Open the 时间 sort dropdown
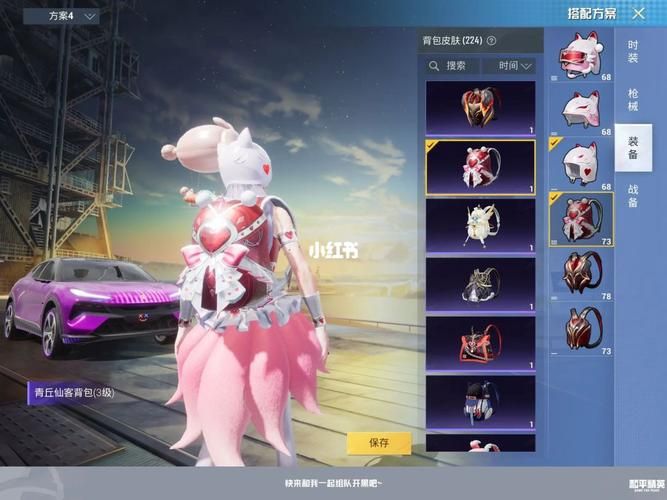The width and height of the screenshot is (667, 500). click(x=509, y=66)
